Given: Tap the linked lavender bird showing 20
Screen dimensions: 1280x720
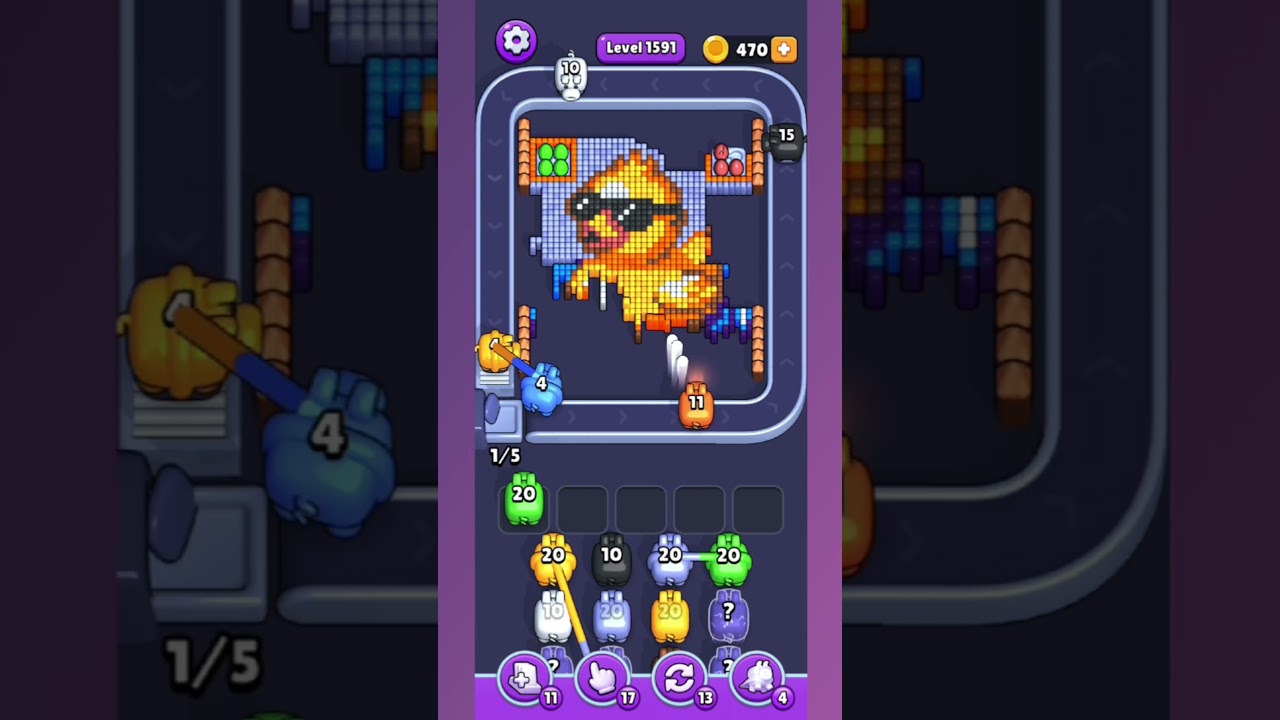Looking at the screenshot, I should (x=668, y=562).
